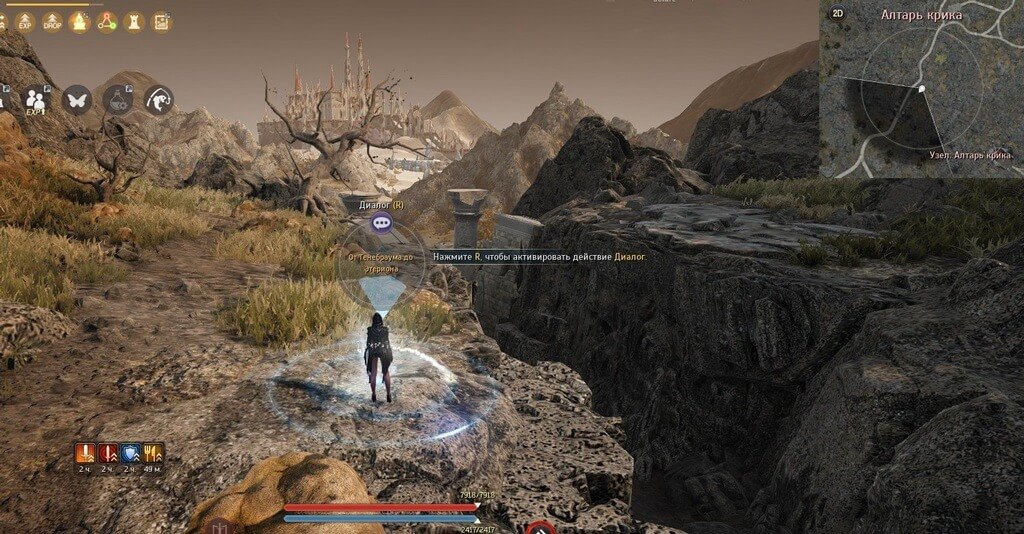Image resolution: width=1024 pixels, height=534 pixels.
Task: Select the sword attack buff icon
Action: click(85, 453)
